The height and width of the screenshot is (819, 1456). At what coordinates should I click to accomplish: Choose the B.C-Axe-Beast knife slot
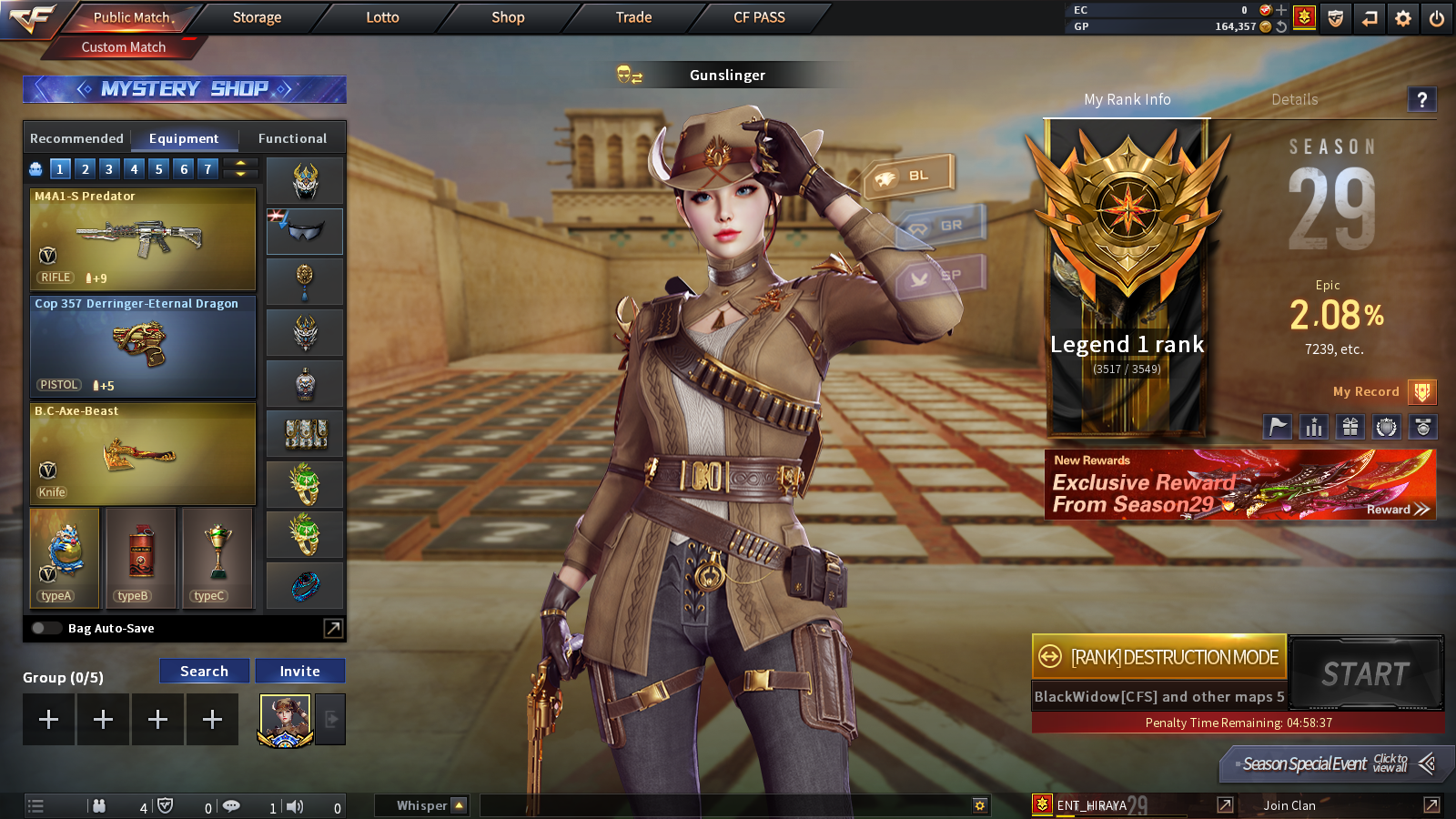tap(143, 453)
